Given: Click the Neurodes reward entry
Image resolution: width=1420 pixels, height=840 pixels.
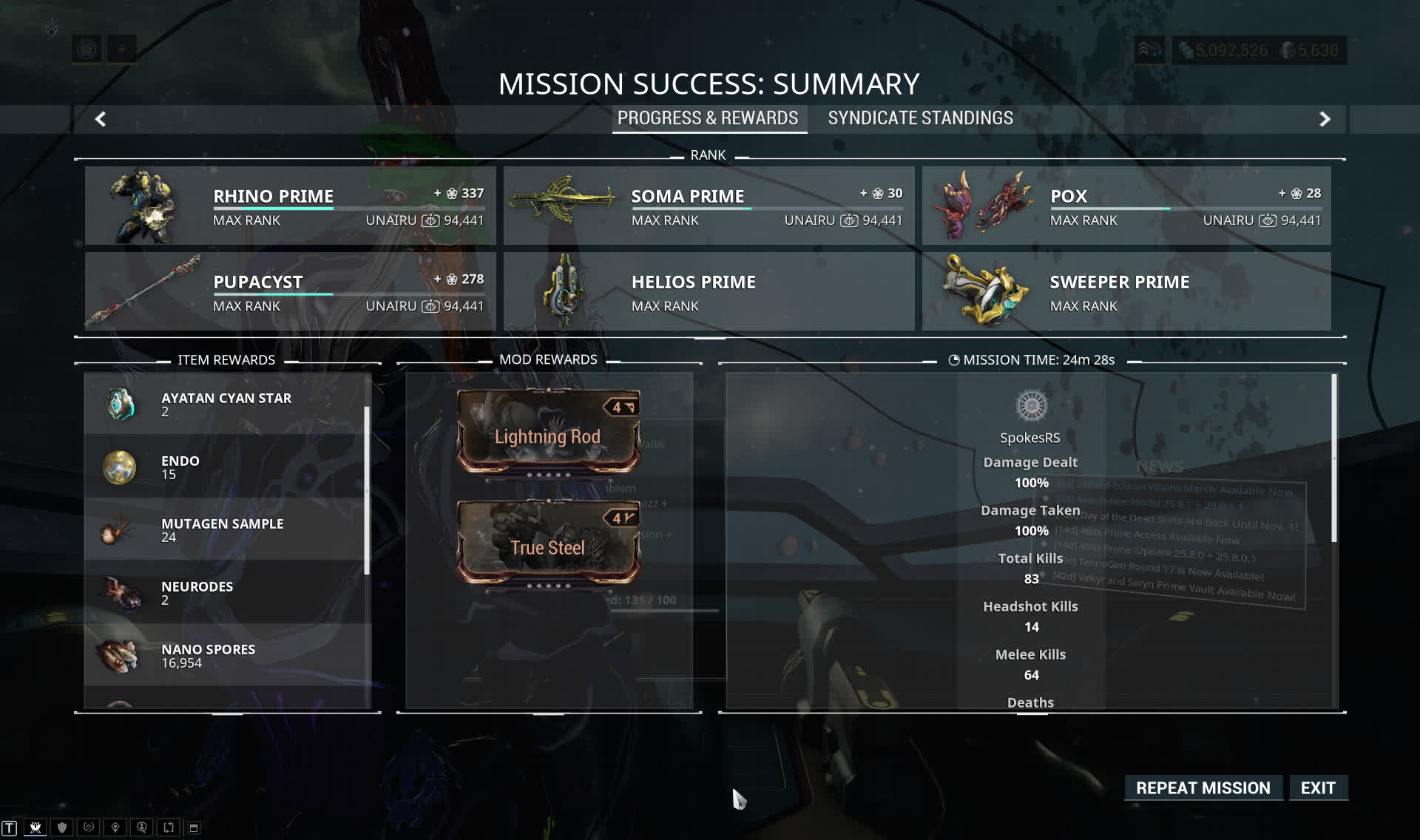Looking at the screenshot, I should point(226,592).
